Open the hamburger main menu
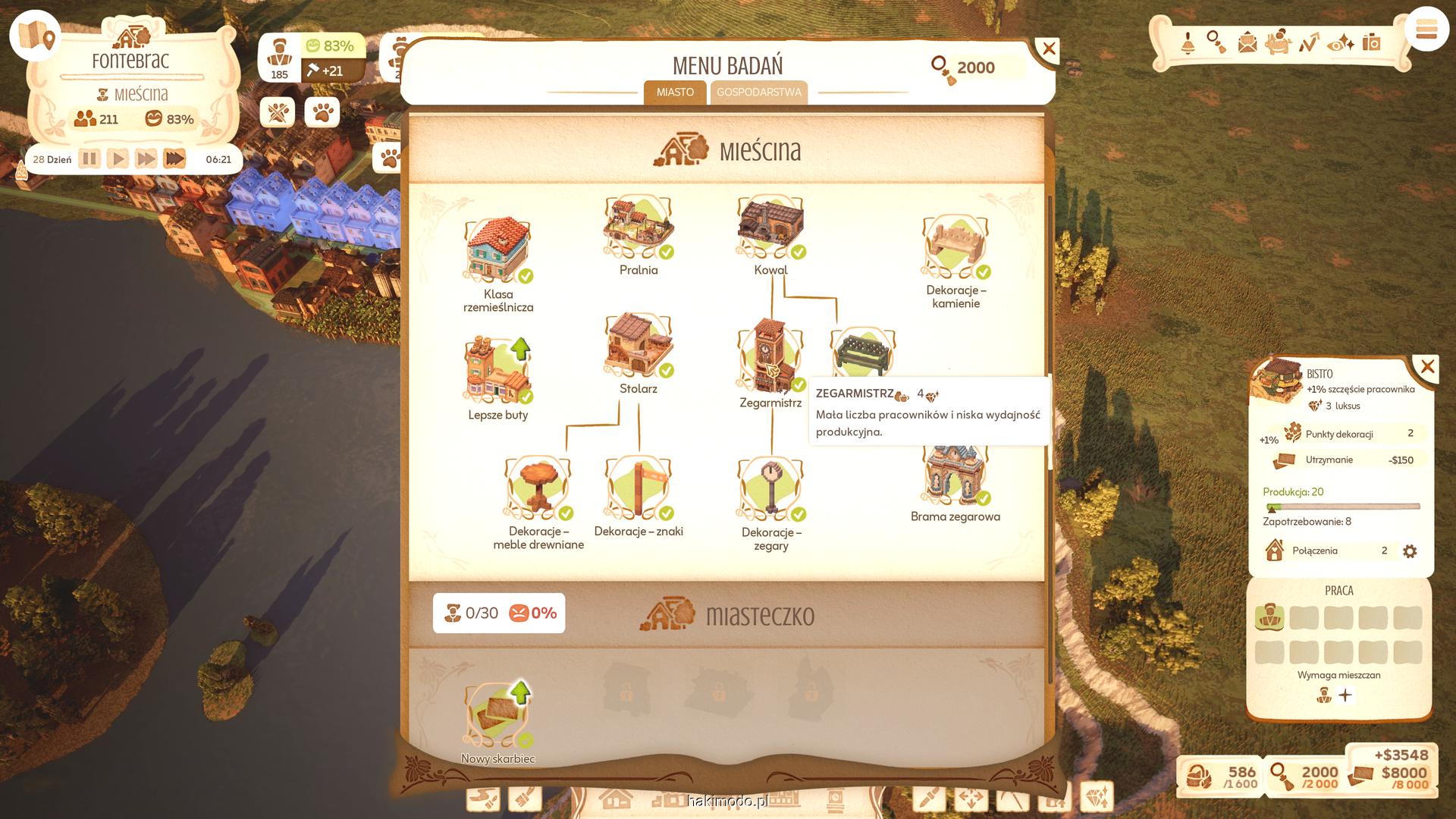The height and width of the screenshot is (819, 1456). 1426,30
